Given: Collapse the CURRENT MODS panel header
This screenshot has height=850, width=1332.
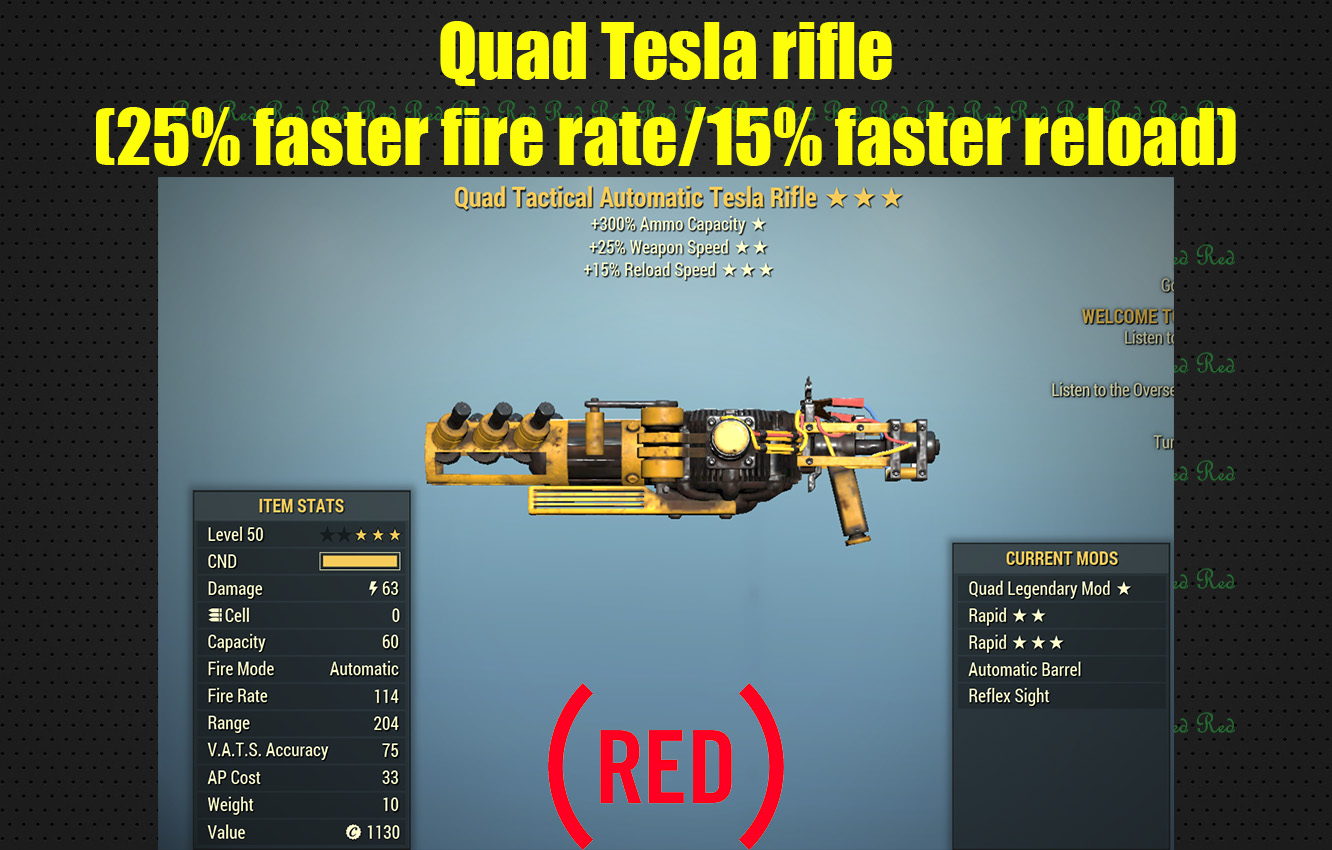Looking at the screenshot, I should click(1062, 559).
